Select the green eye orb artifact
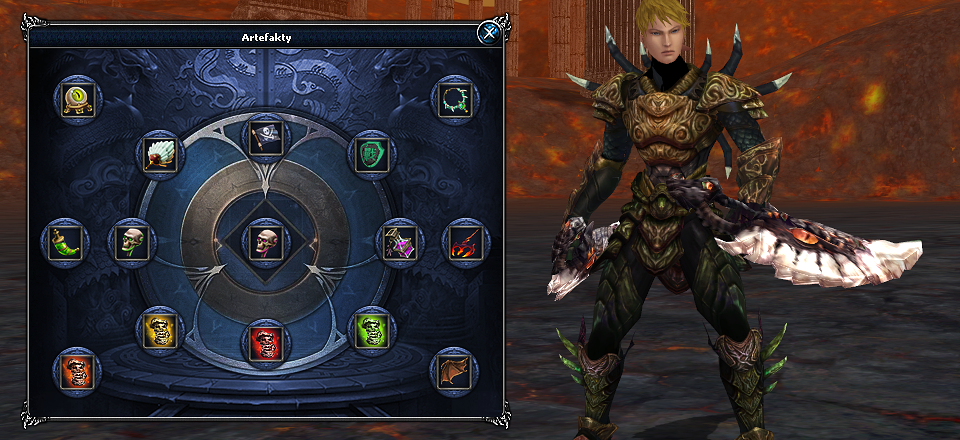Image resolution: width=960 pixels, height=440 pixels. [x=75, y=100]
